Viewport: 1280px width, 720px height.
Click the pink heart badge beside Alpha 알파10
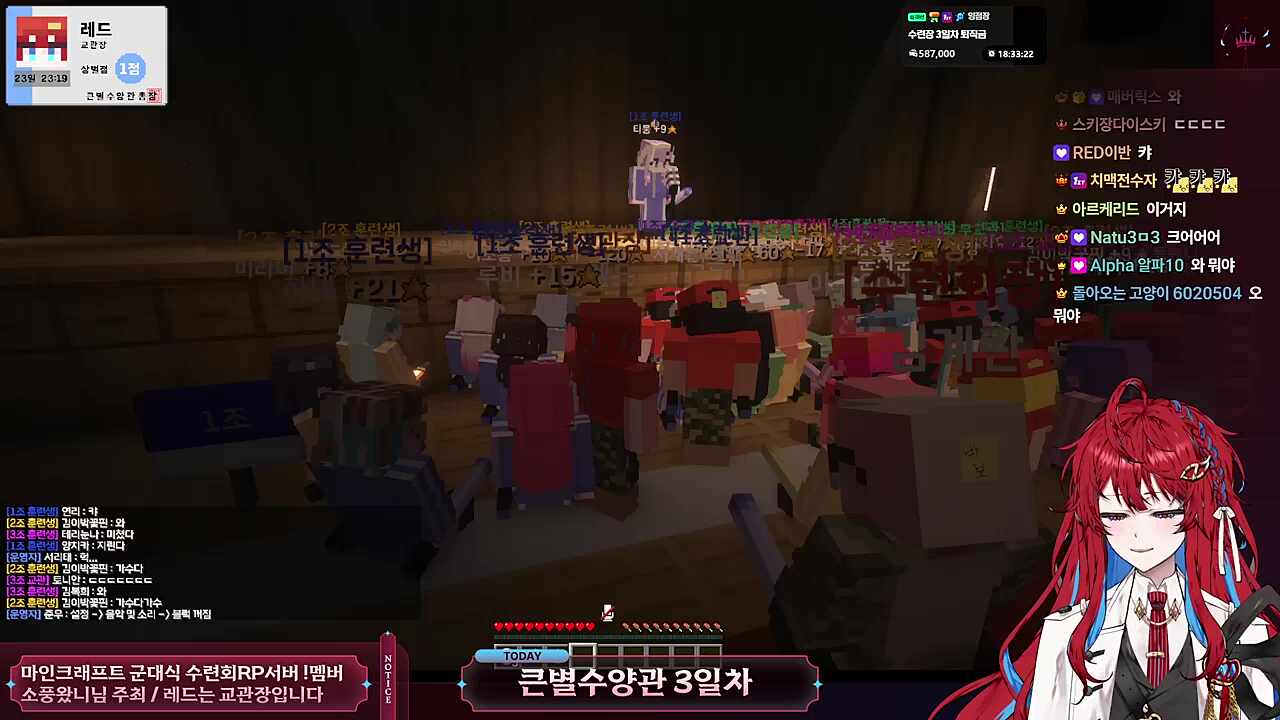1079,266
